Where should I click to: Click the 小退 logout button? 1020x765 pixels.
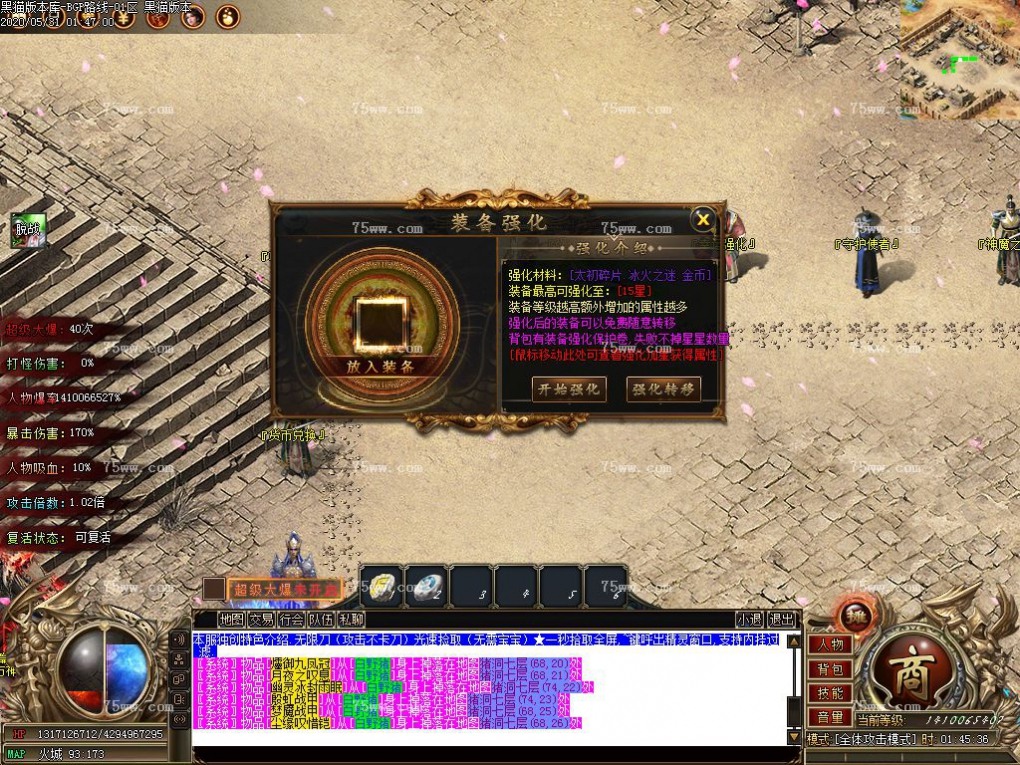pos(749,620)
